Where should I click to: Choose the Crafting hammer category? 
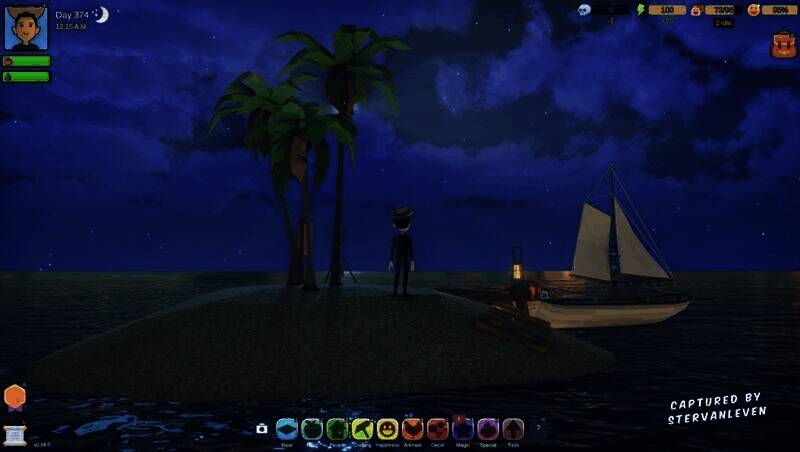(362, 429)
